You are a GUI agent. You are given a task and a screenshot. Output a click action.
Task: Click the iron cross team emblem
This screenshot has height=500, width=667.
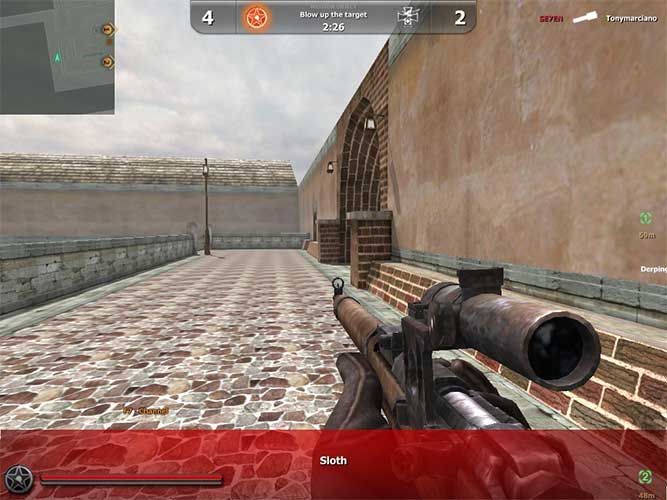407,16
